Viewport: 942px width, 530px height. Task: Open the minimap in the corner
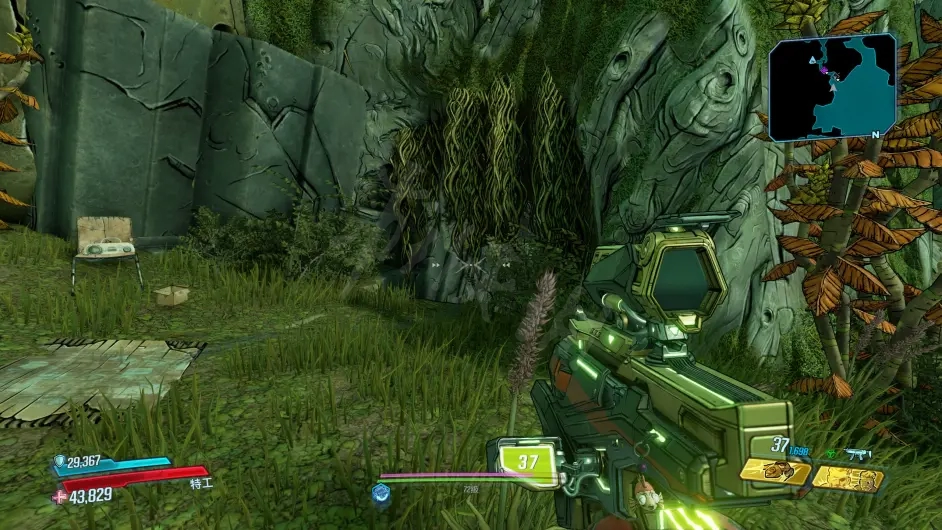pos(832,86)
